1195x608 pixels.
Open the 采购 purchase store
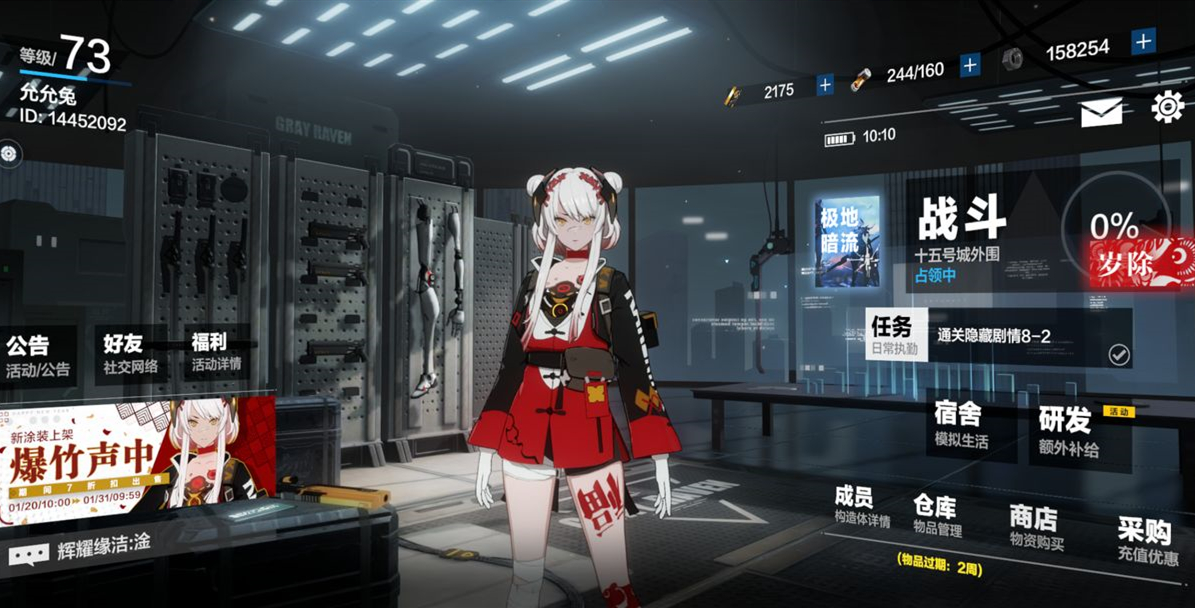(x=1146, y=542)
